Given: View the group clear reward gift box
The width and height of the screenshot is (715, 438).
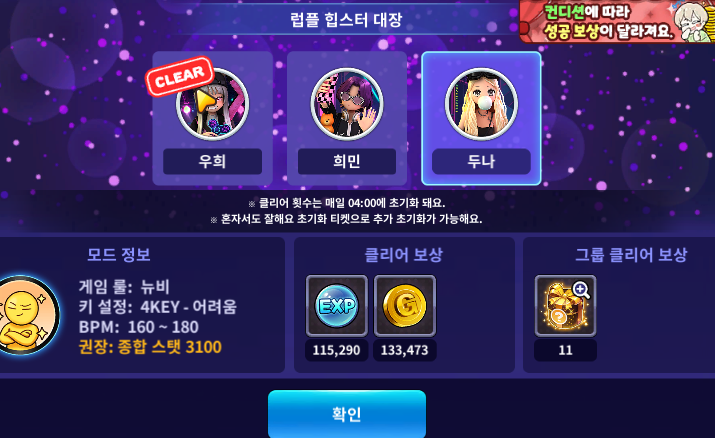Looking at the screenshot, I should tap(565, 306).
